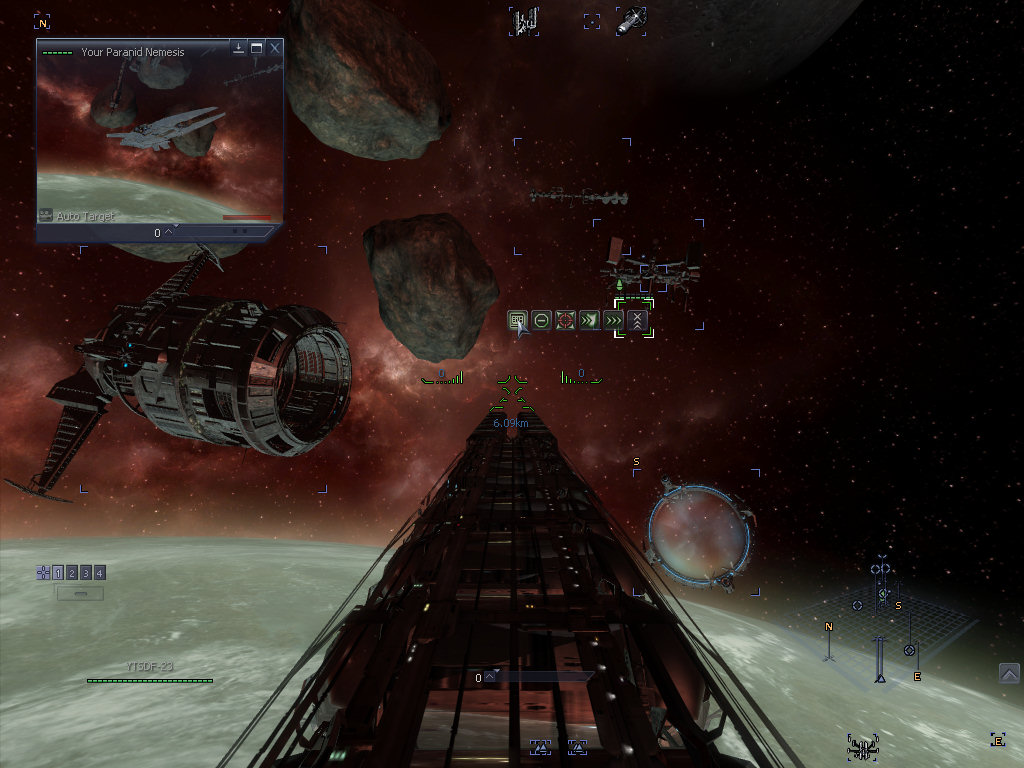This screenshot has width=1024, height=768.
Task: Maximize the target monitor window
Action: click(257, 47)
